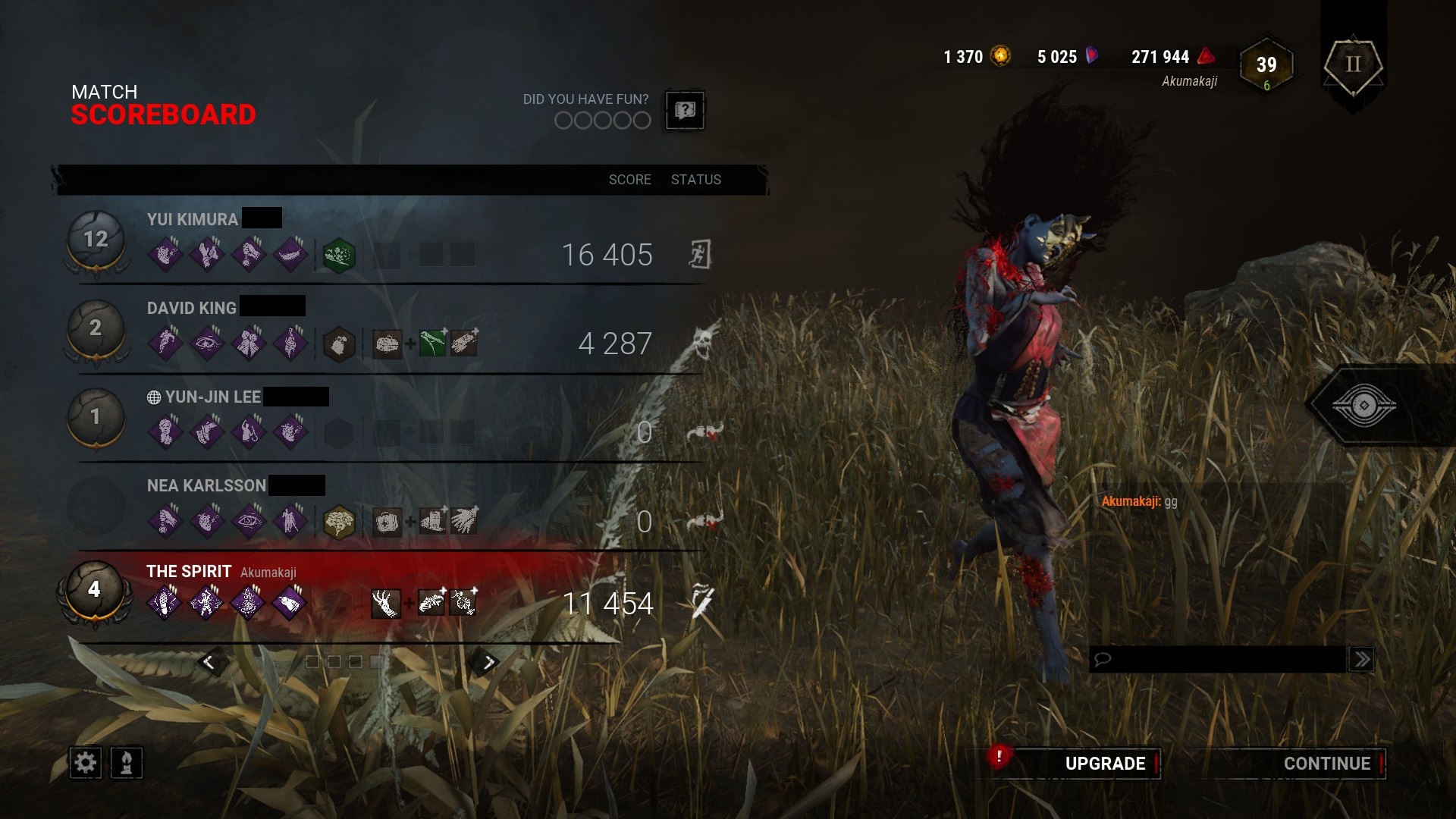Select Yui Kimura's green offering icon
Viewport: 1456px width, 819px height.
click(x=340, y=256)
